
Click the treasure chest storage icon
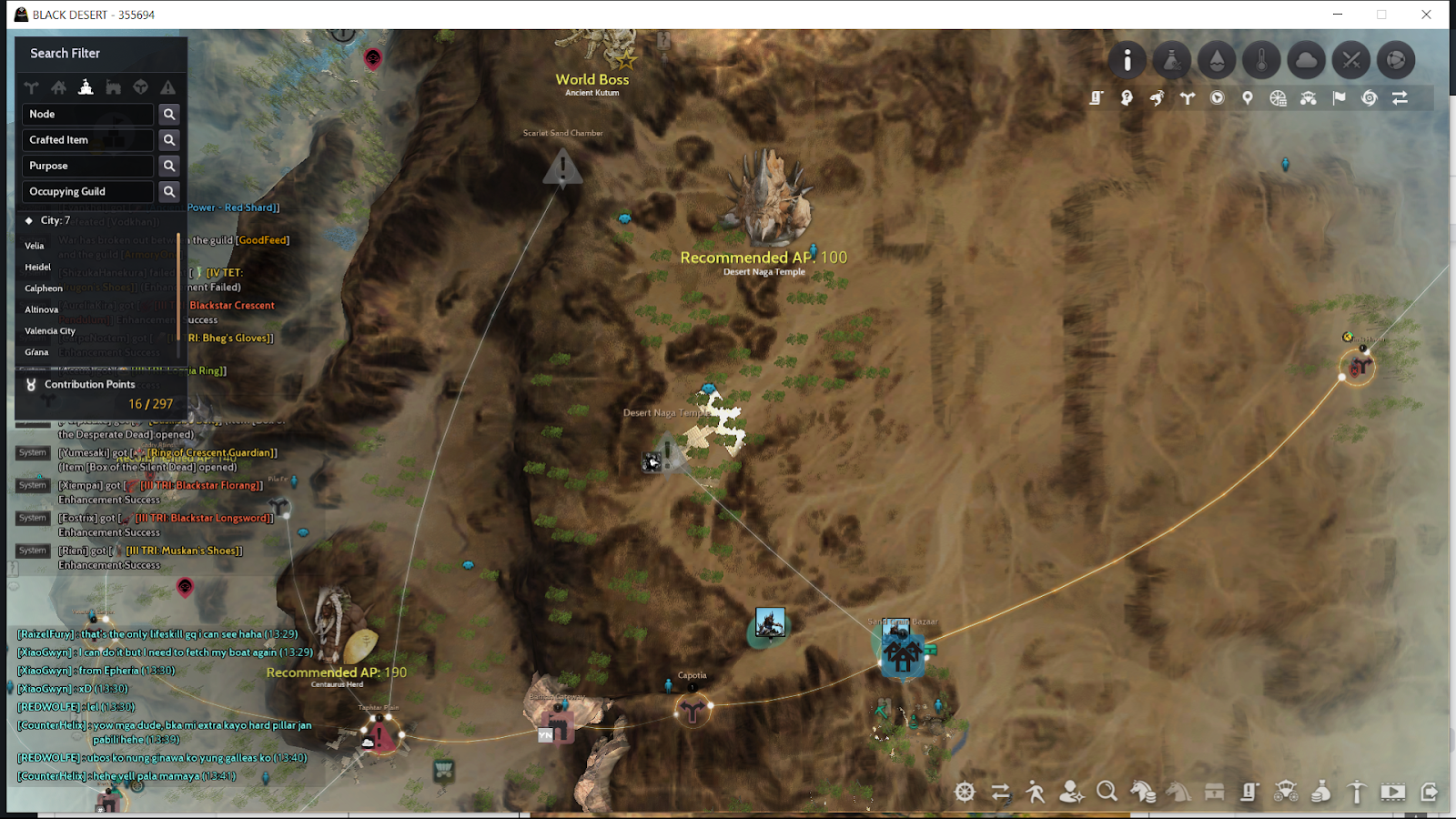[1214, 793]
